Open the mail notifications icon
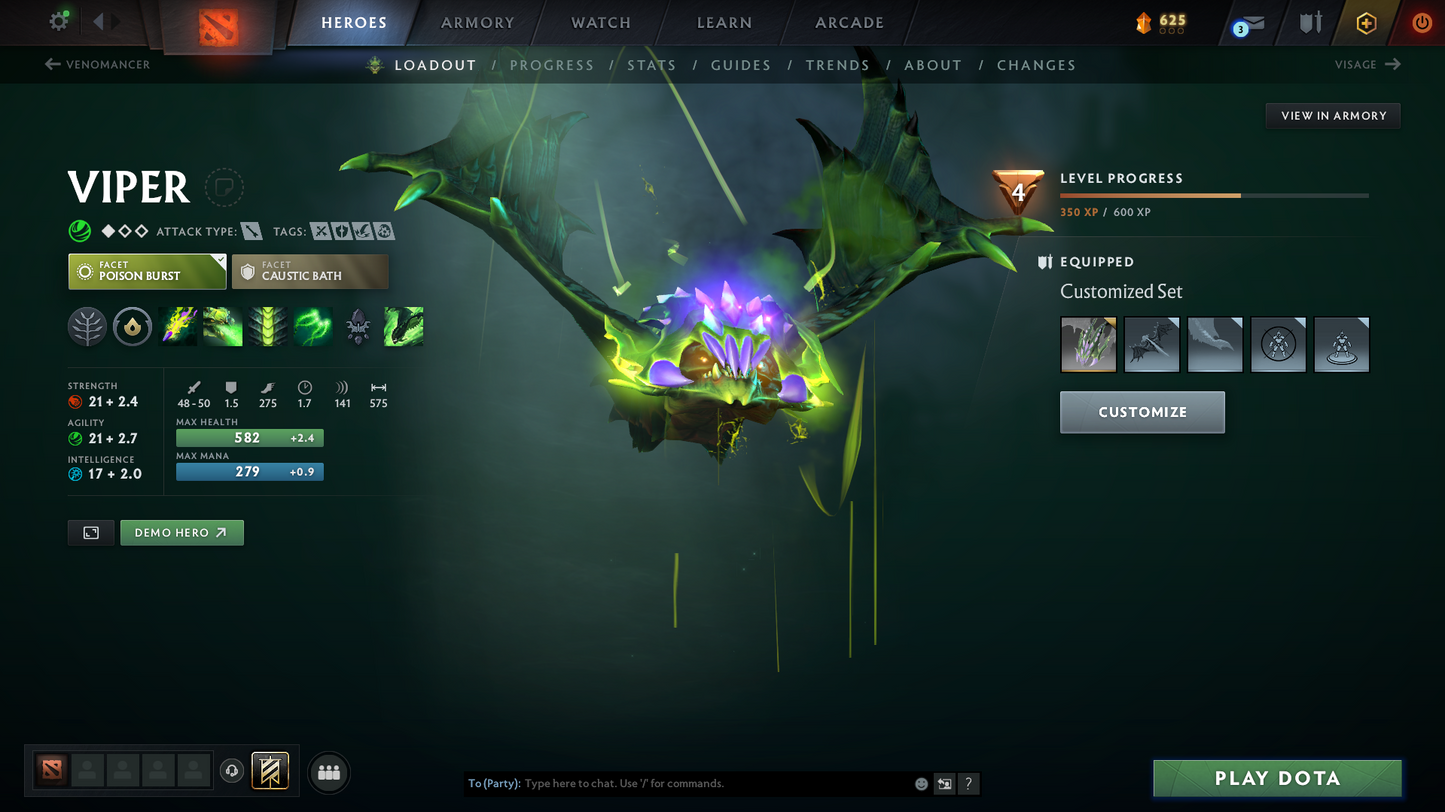Viewport: 1445px width, 812px height. 1249,23
